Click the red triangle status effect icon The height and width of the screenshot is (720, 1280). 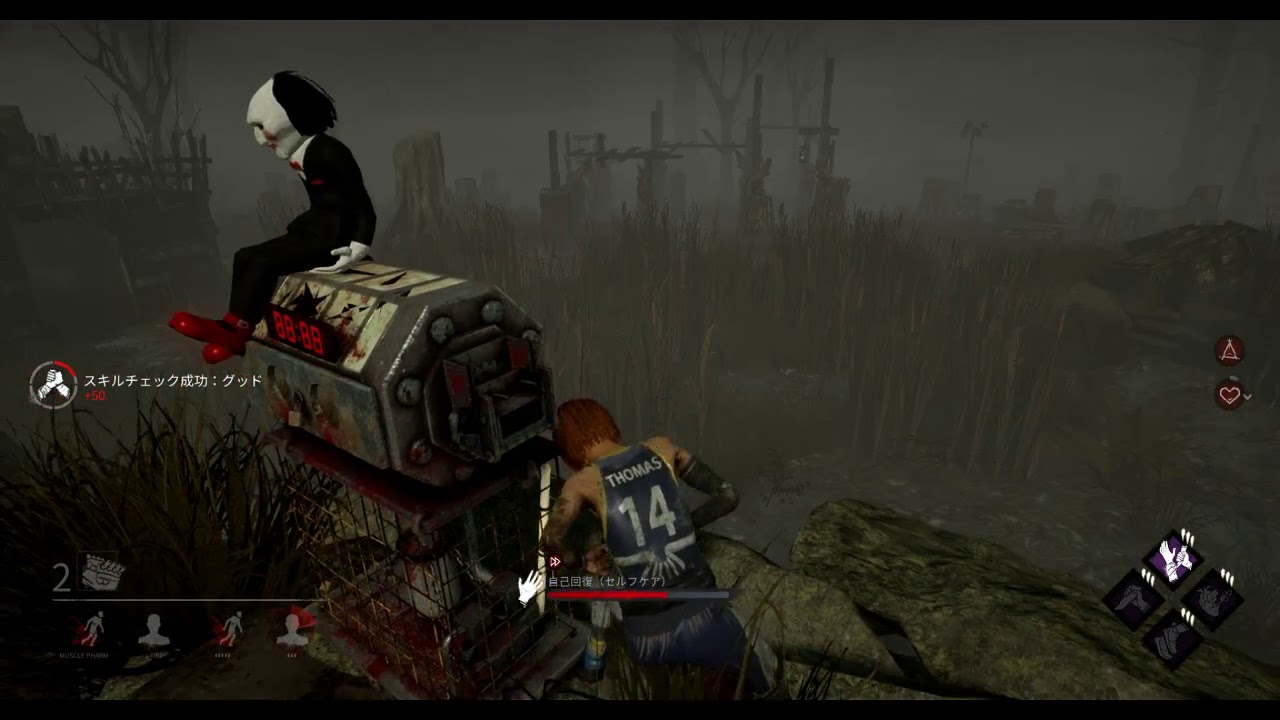pyautogui.click(x=1229, y=350)
